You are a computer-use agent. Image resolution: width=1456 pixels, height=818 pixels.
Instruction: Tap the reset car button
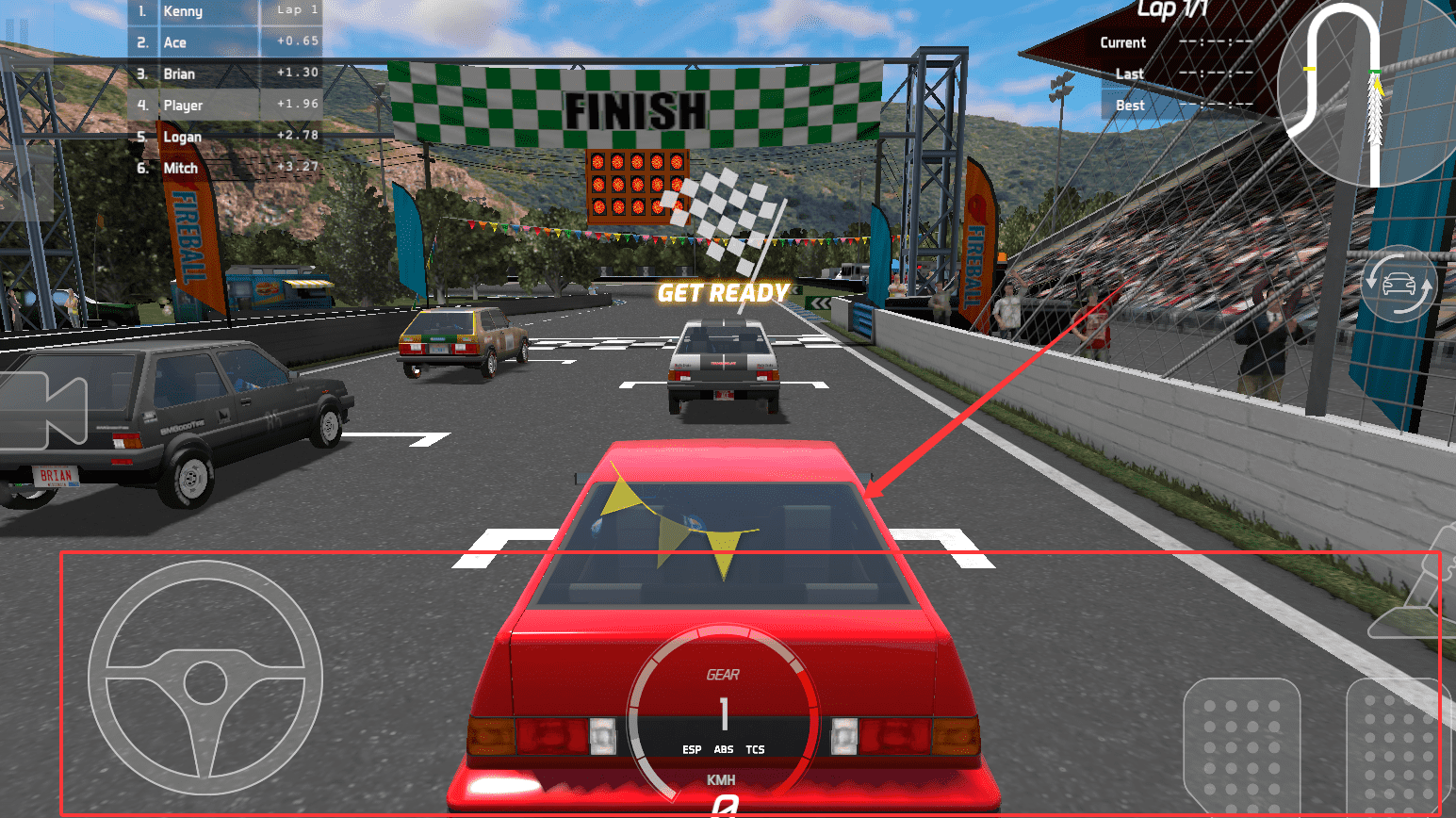[1399, 284]
